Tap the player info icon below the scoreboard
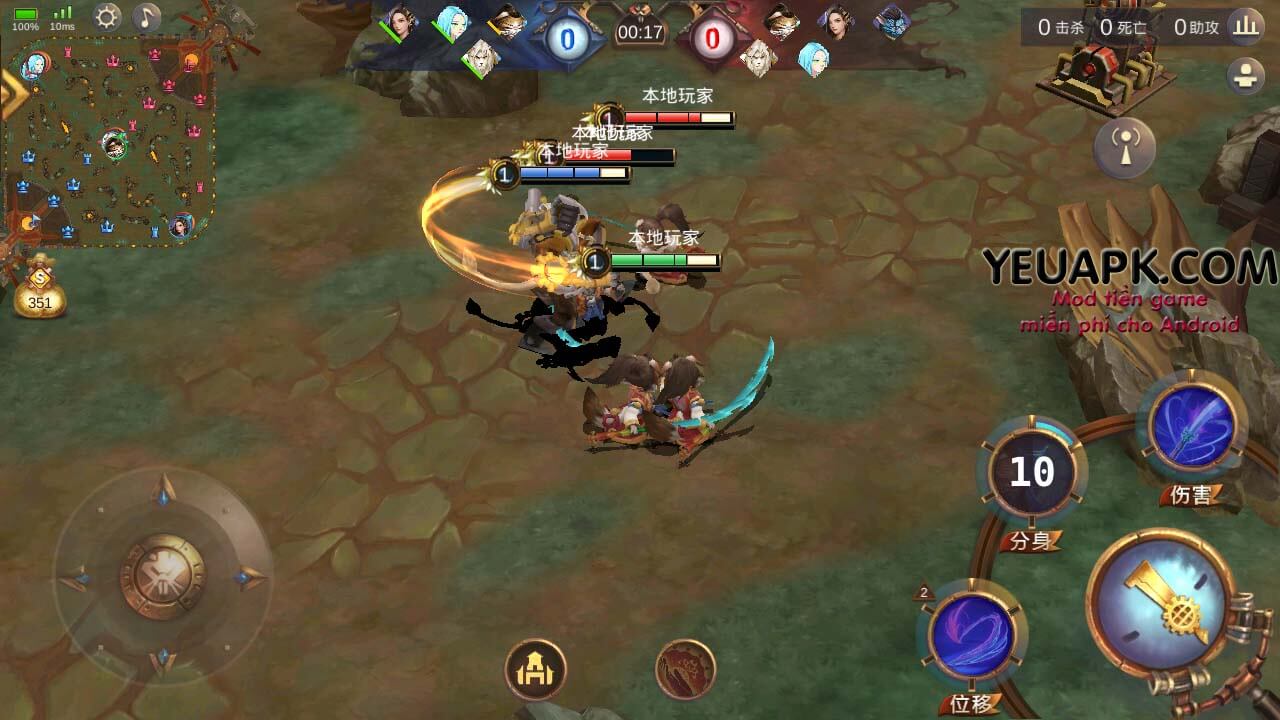The image size is (1280, 720). [1247, 73]
